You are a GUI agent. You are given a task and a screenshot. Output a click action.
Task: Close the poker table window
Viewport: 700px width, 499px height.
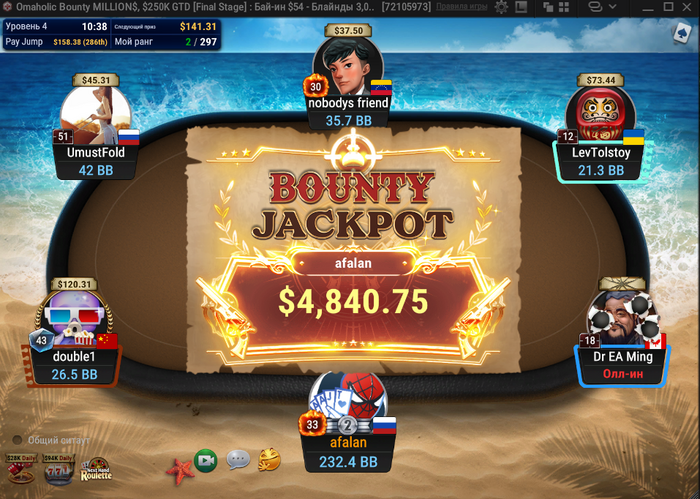[685, 6]
